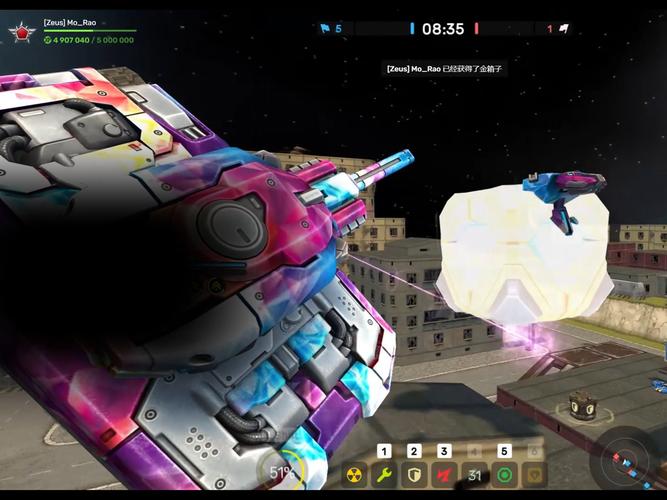Select the dimmed gold box supply slot

click(x=535, y=475)
